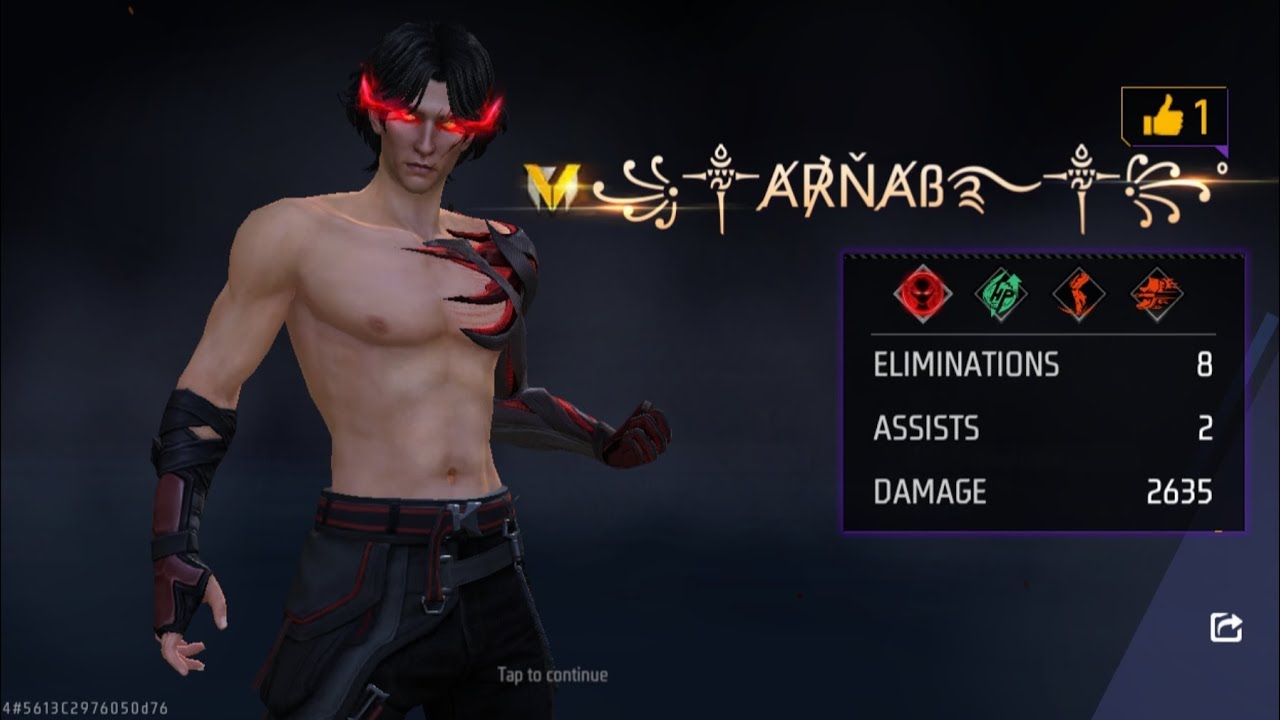Inspect the red glowing skull skill icon
1280x720 pixels.
pyautogui.click(x=922, y=295)
